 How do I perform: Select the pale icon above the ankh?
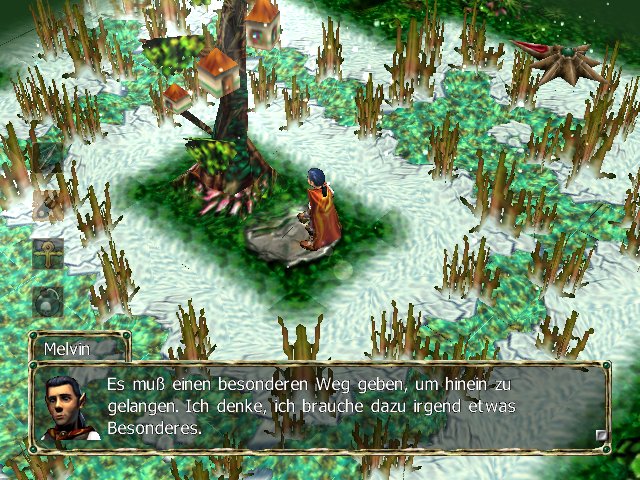tap(46, 205)
